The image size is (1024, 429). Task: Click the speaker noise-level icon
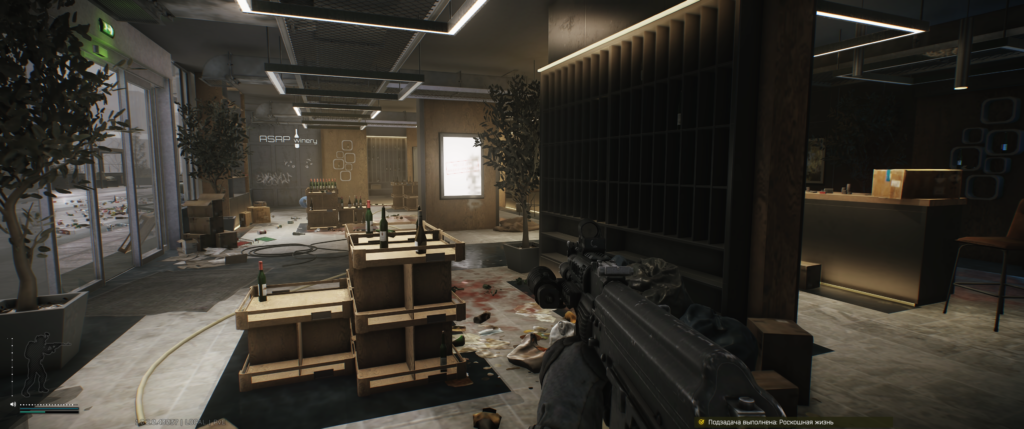click(x=13, y=404)
